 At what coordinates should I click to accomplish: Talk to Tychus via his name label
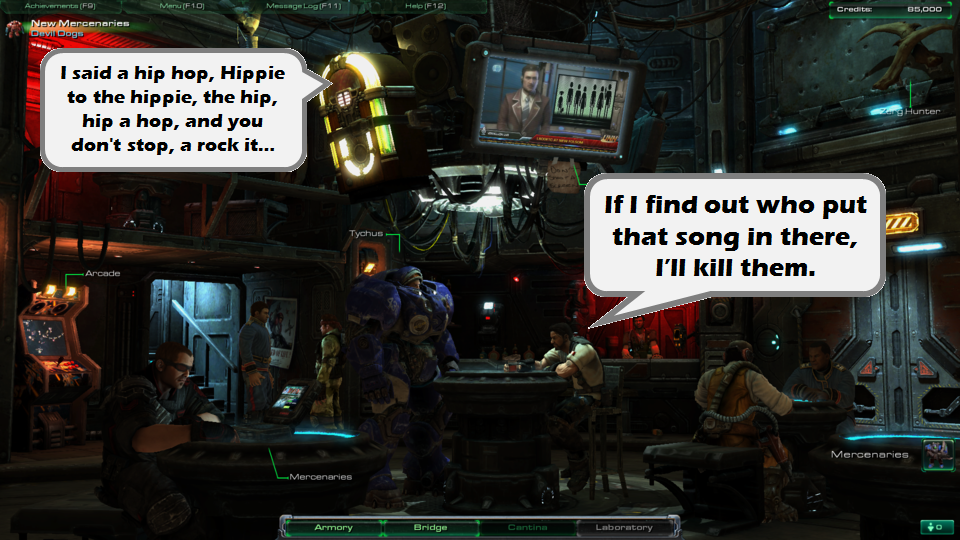point(366,234)
